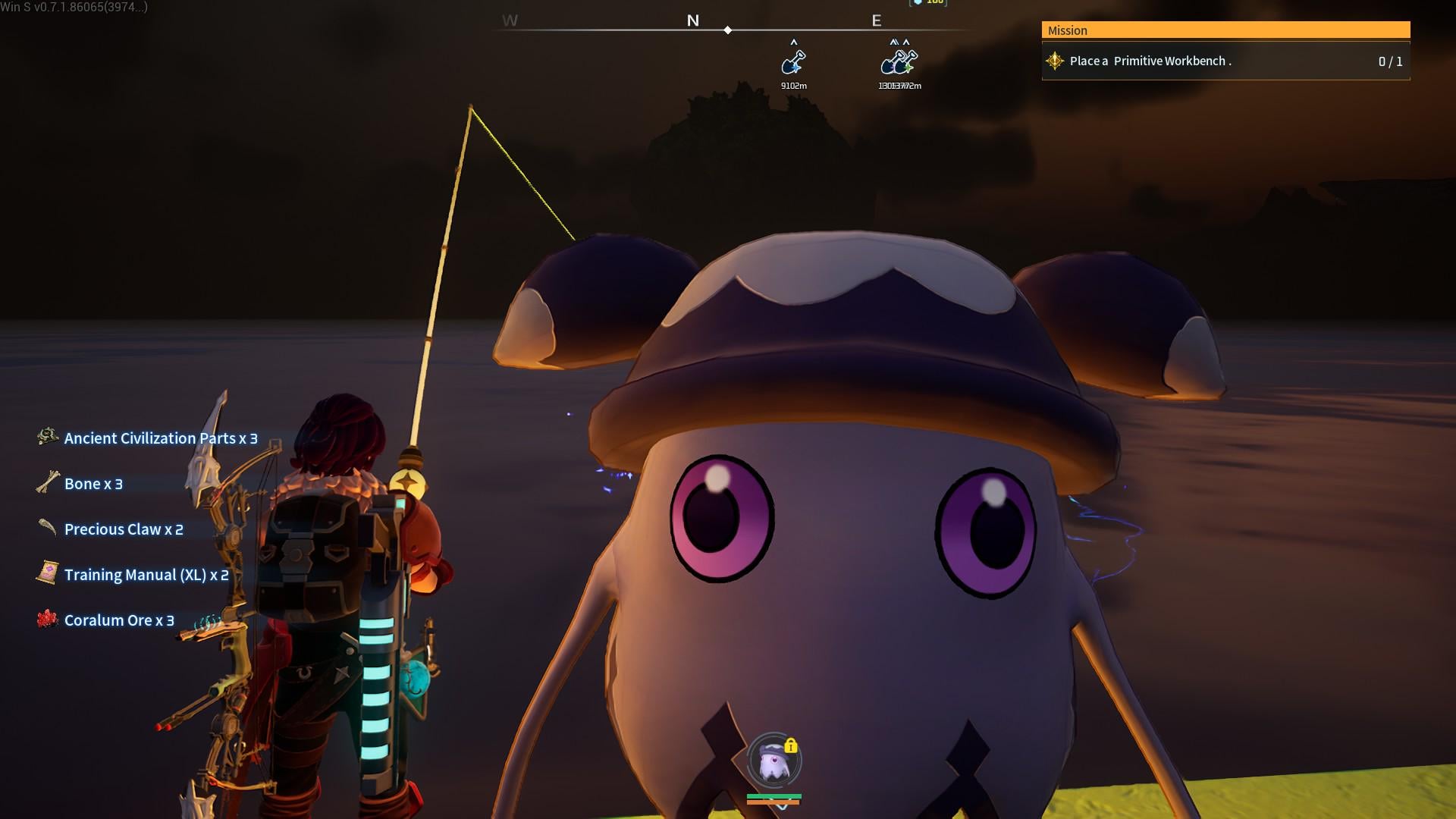Click the locked Pal portrait icon

(773, 761)
